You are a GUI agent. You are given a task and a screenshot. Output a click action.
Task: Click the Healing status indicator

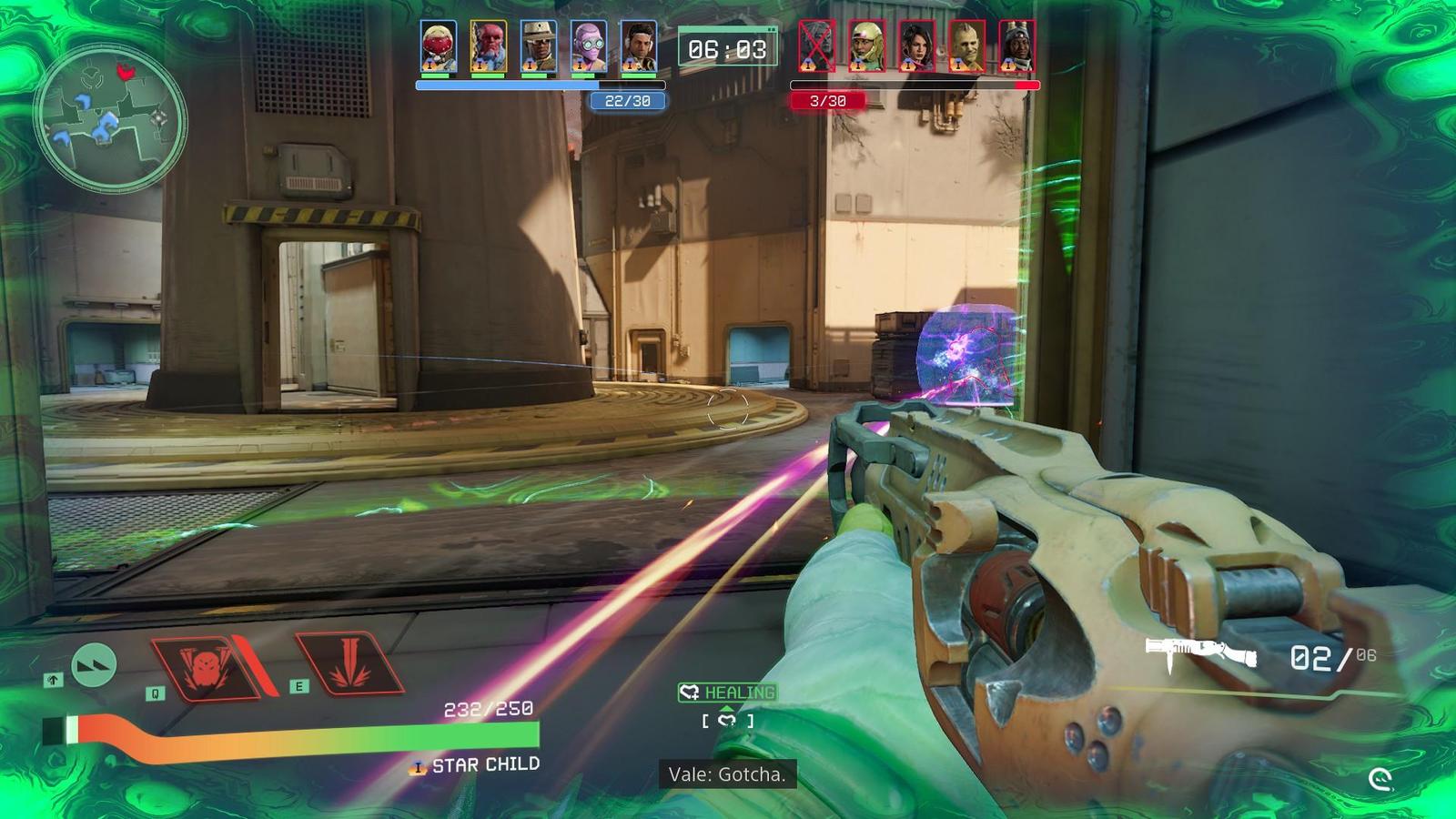pyautogui.click(x=727, y=693)
